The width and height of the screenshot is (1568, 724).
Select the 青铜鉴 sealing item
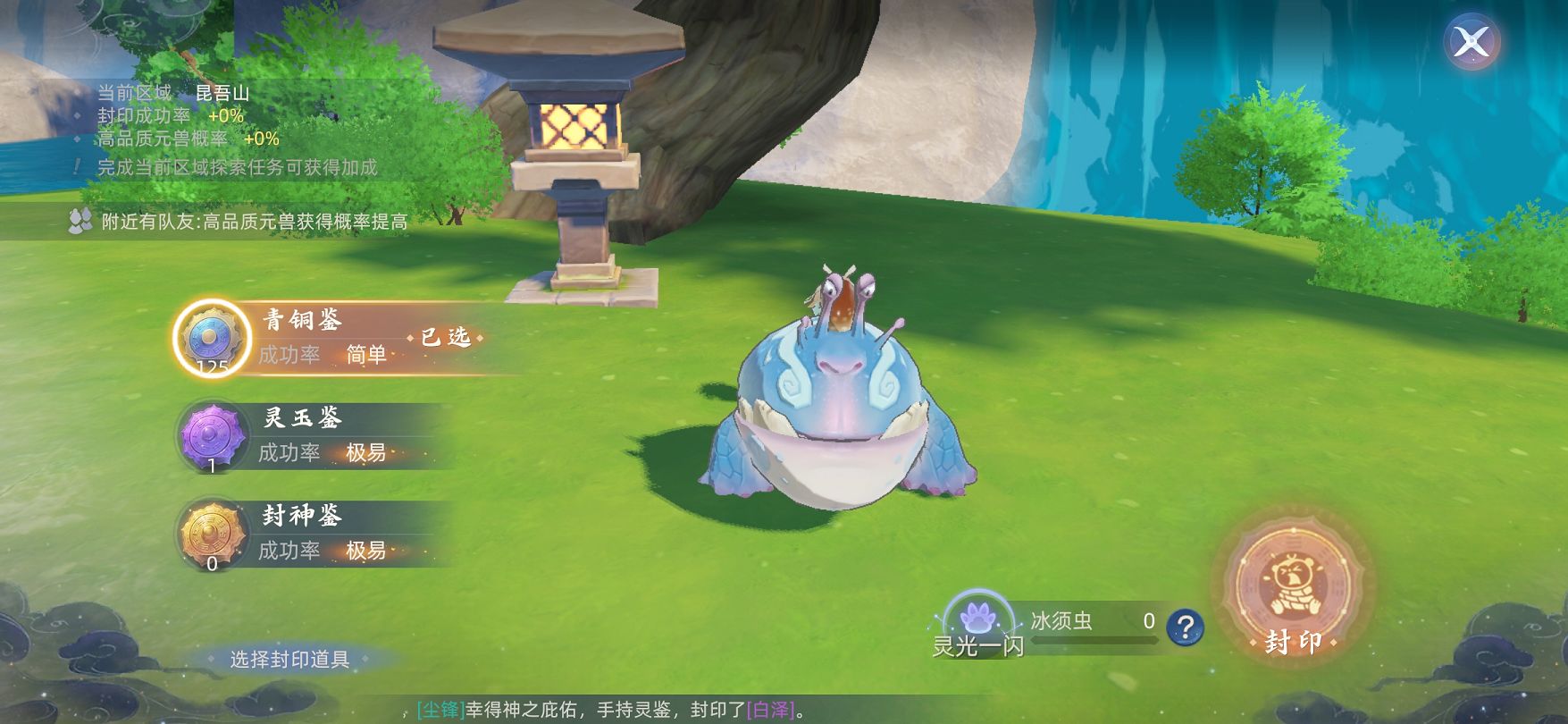pos(213,338)
